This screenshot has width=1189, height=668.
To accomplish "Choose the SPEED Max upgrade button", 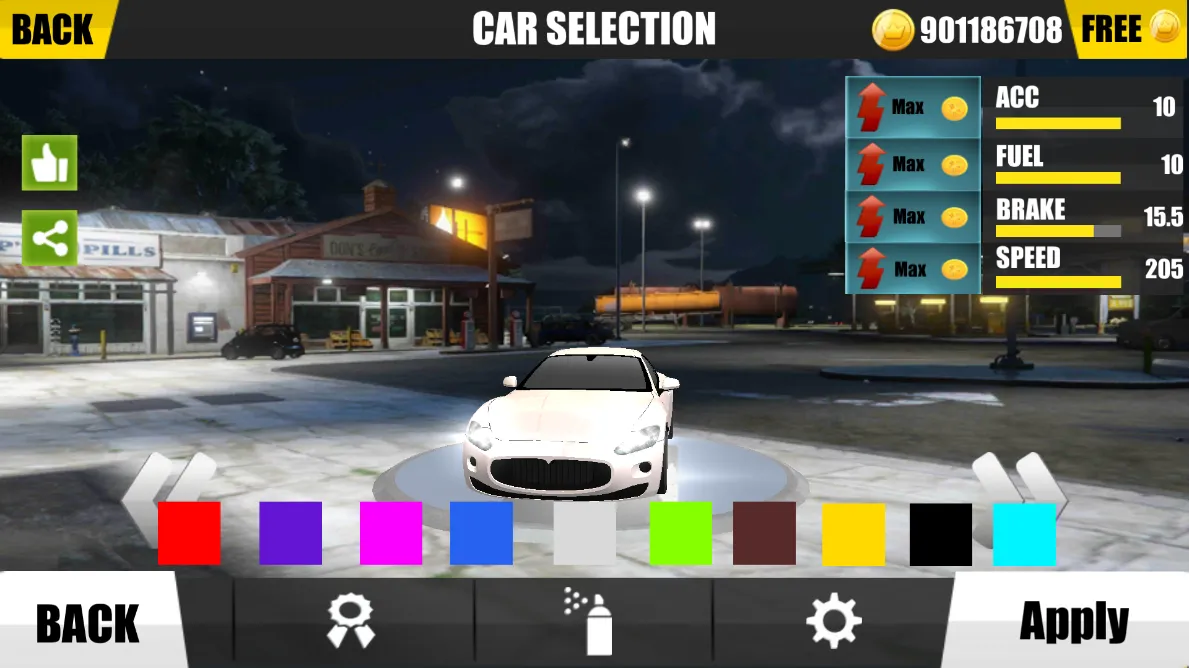I will pos(913,268).
